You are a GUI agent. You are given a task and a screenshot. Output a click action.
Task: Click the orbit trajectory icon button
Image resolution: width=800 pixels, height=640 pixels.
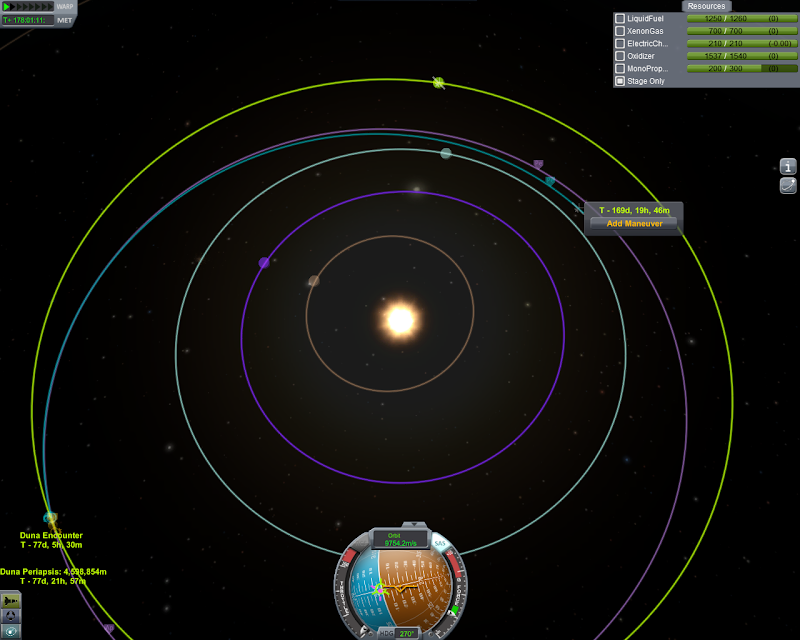click(788, 185)
